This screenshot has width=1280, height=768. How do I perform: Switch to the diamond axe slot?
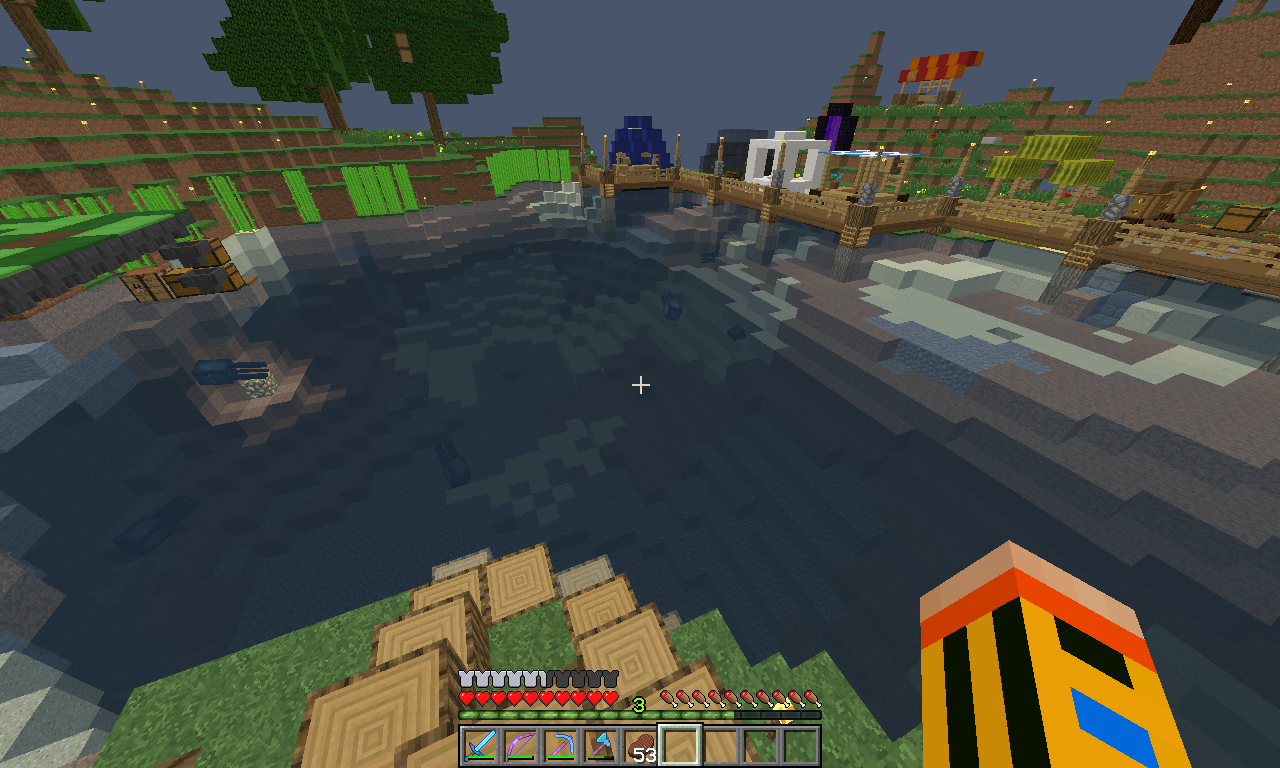click(600, 746)
